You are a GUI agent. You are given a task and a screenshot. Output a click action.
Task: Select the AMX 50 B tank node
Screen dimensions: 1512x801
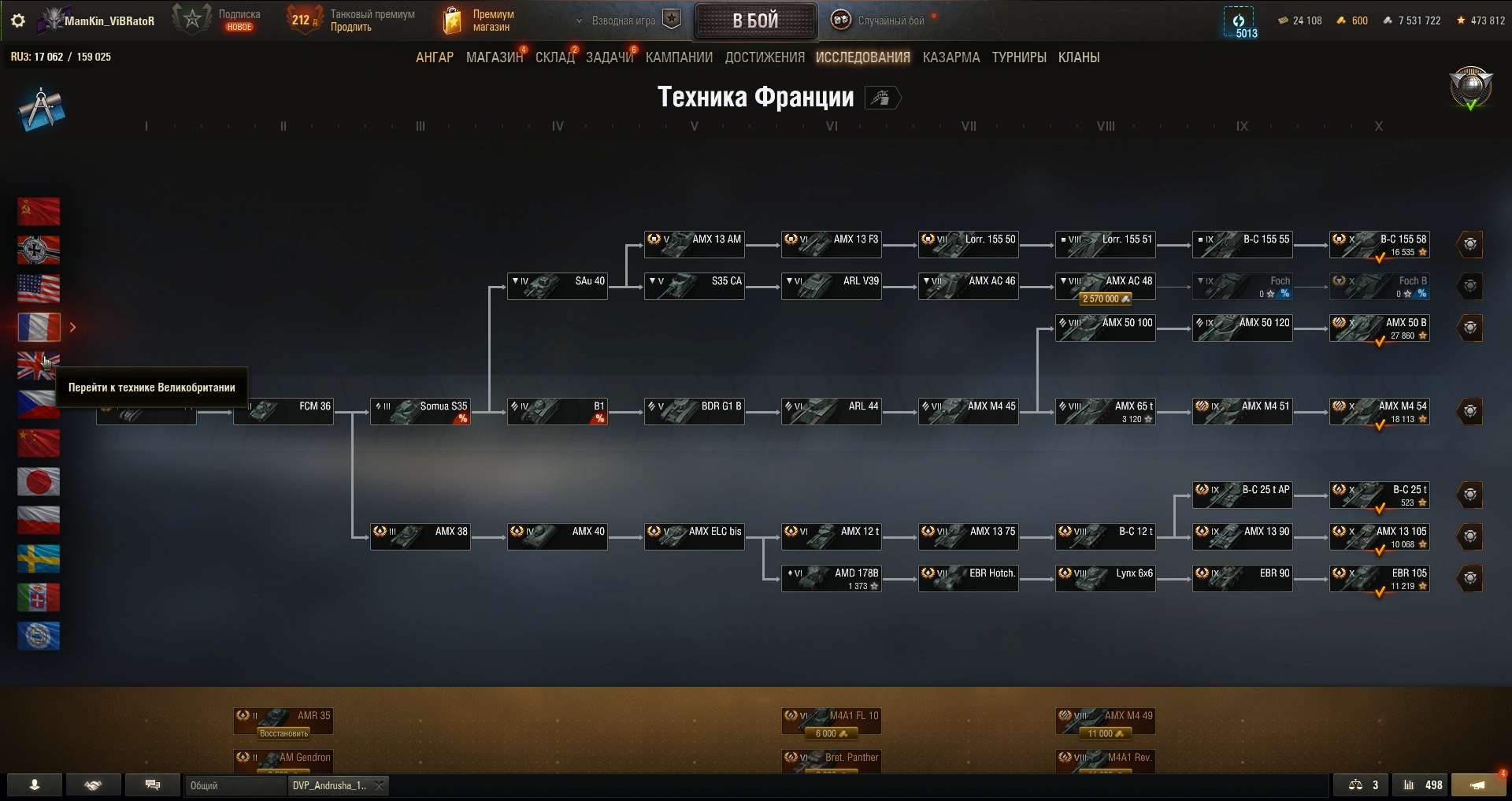(1380, 327)
